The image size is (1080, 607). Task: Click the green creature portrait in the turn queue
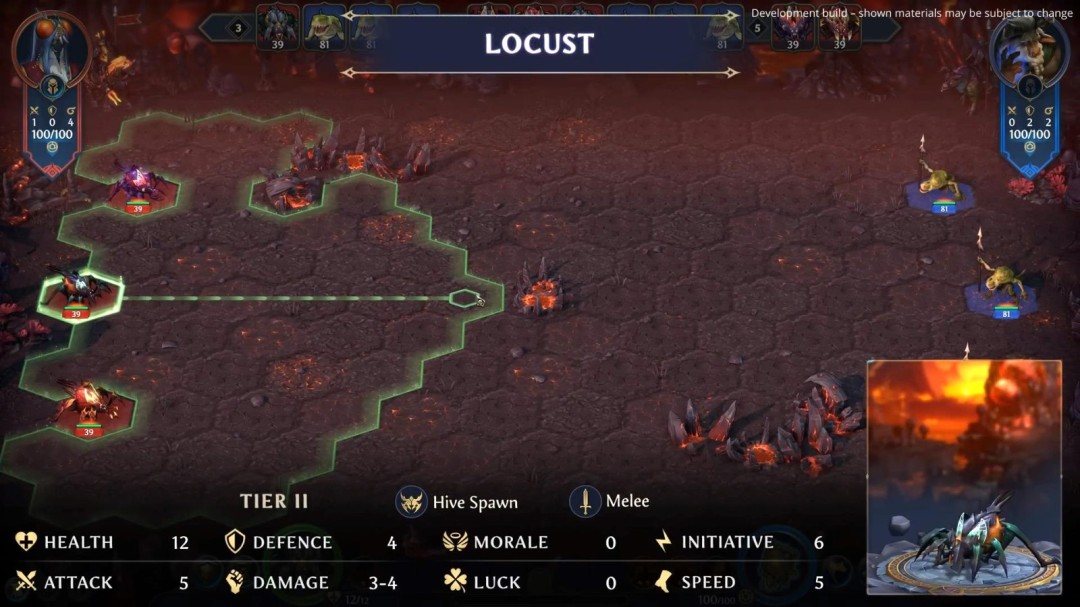(x=324, y=27)
